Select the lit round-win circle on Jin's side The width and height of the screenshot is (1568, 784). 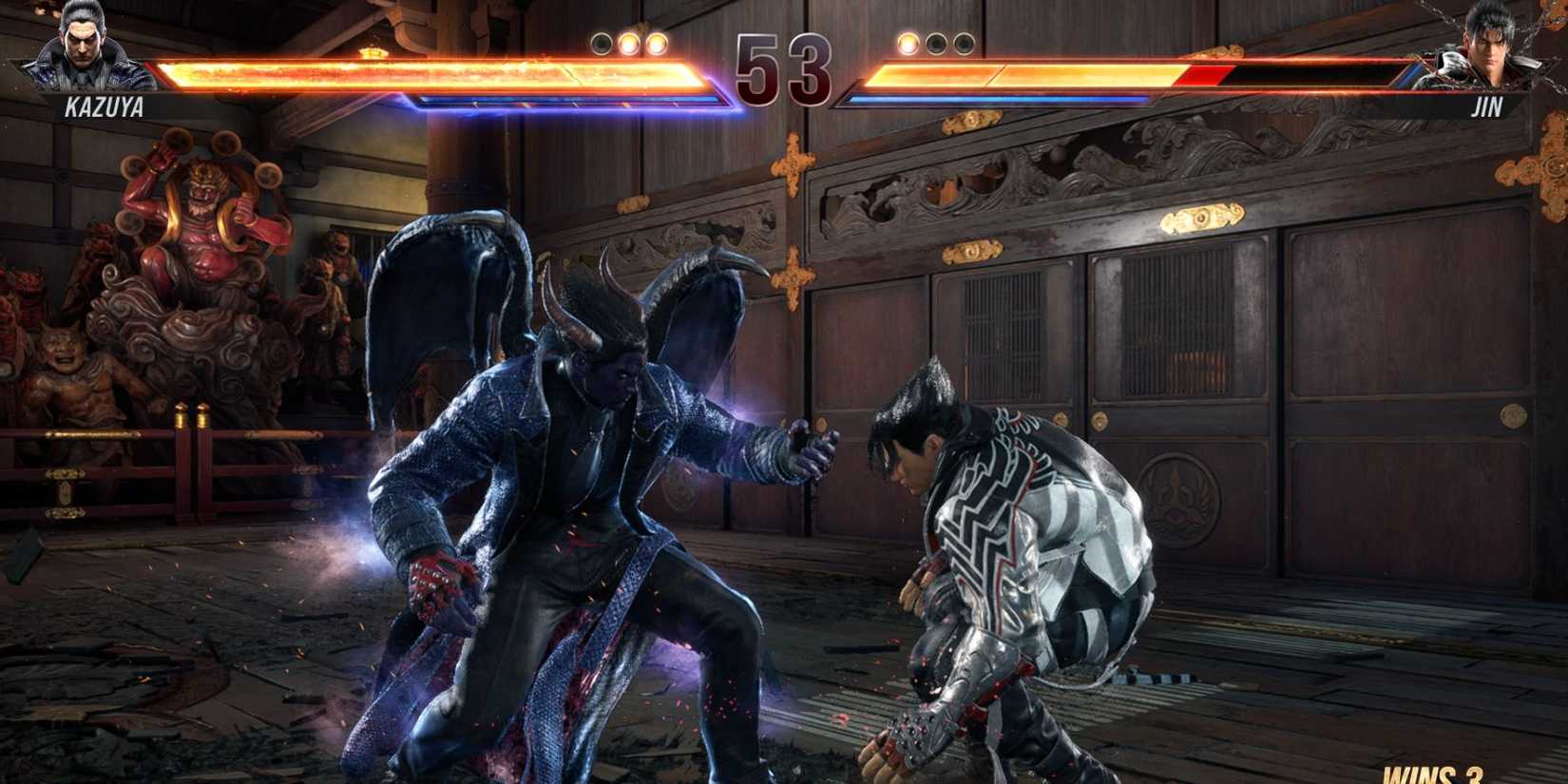pyautogui.click(x=908, y=43)
